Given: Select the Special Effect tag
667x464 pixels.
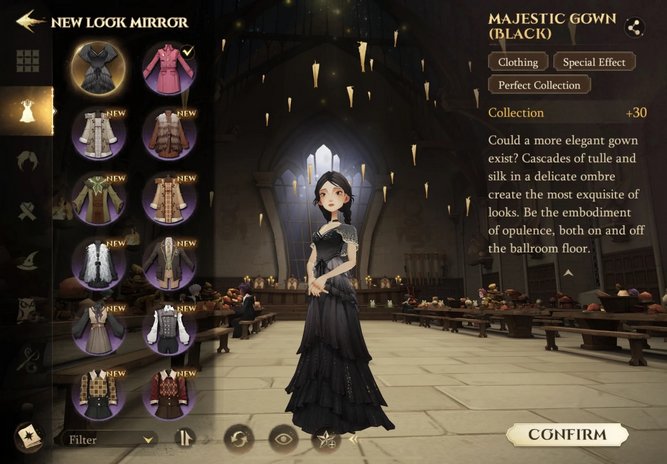Looking at the screenshot, I should coord(593,62).
